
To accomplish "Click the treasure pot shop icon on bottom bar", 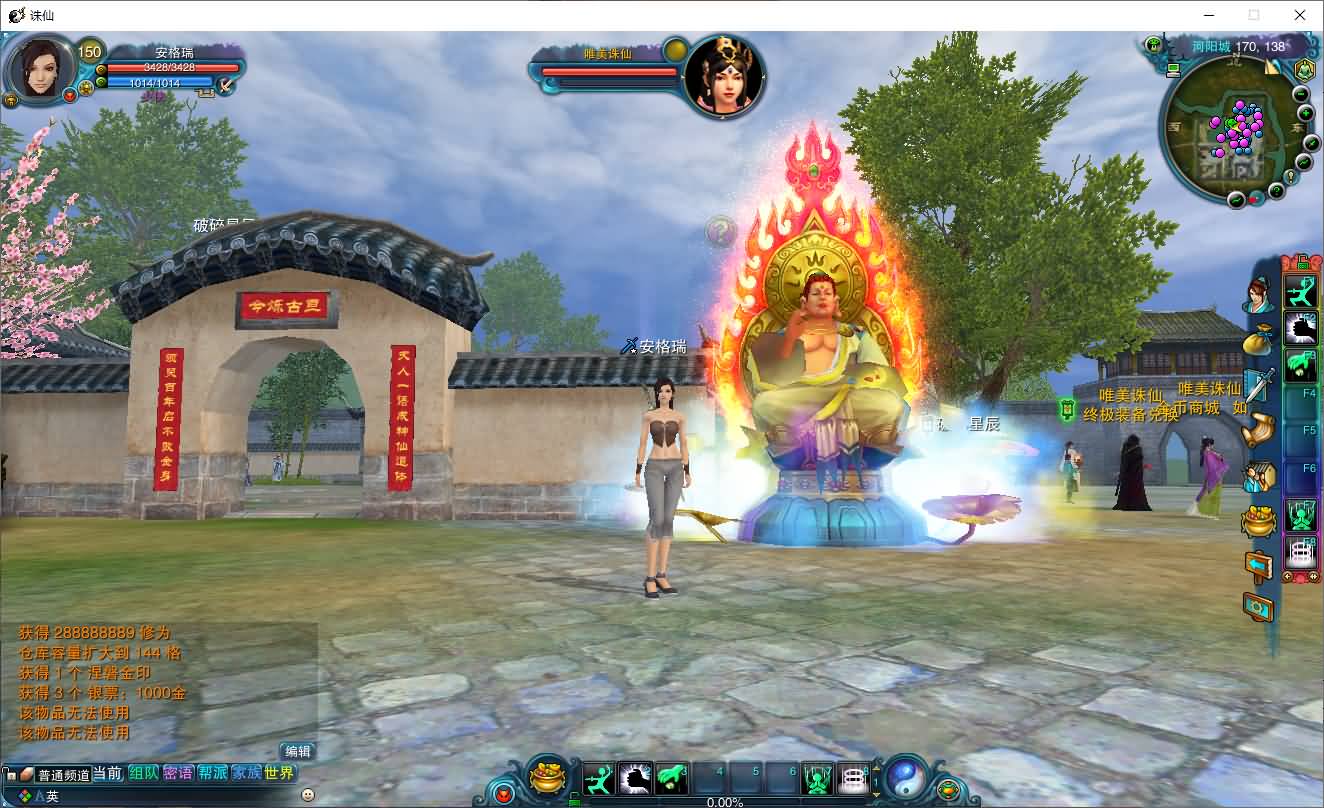I will [x=547, y=777].
